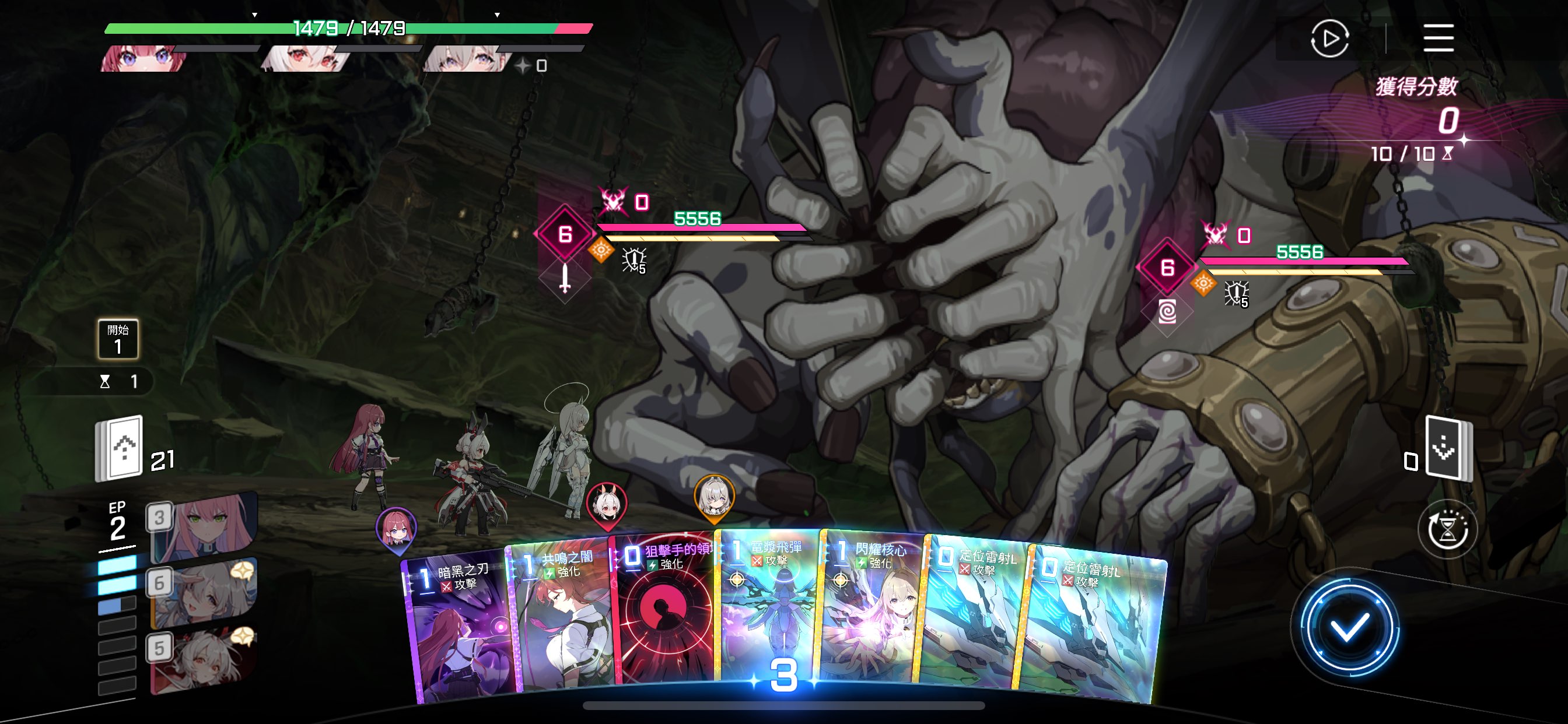Activate the 5 EP red-eyed character skill

(x=204, y=658)
